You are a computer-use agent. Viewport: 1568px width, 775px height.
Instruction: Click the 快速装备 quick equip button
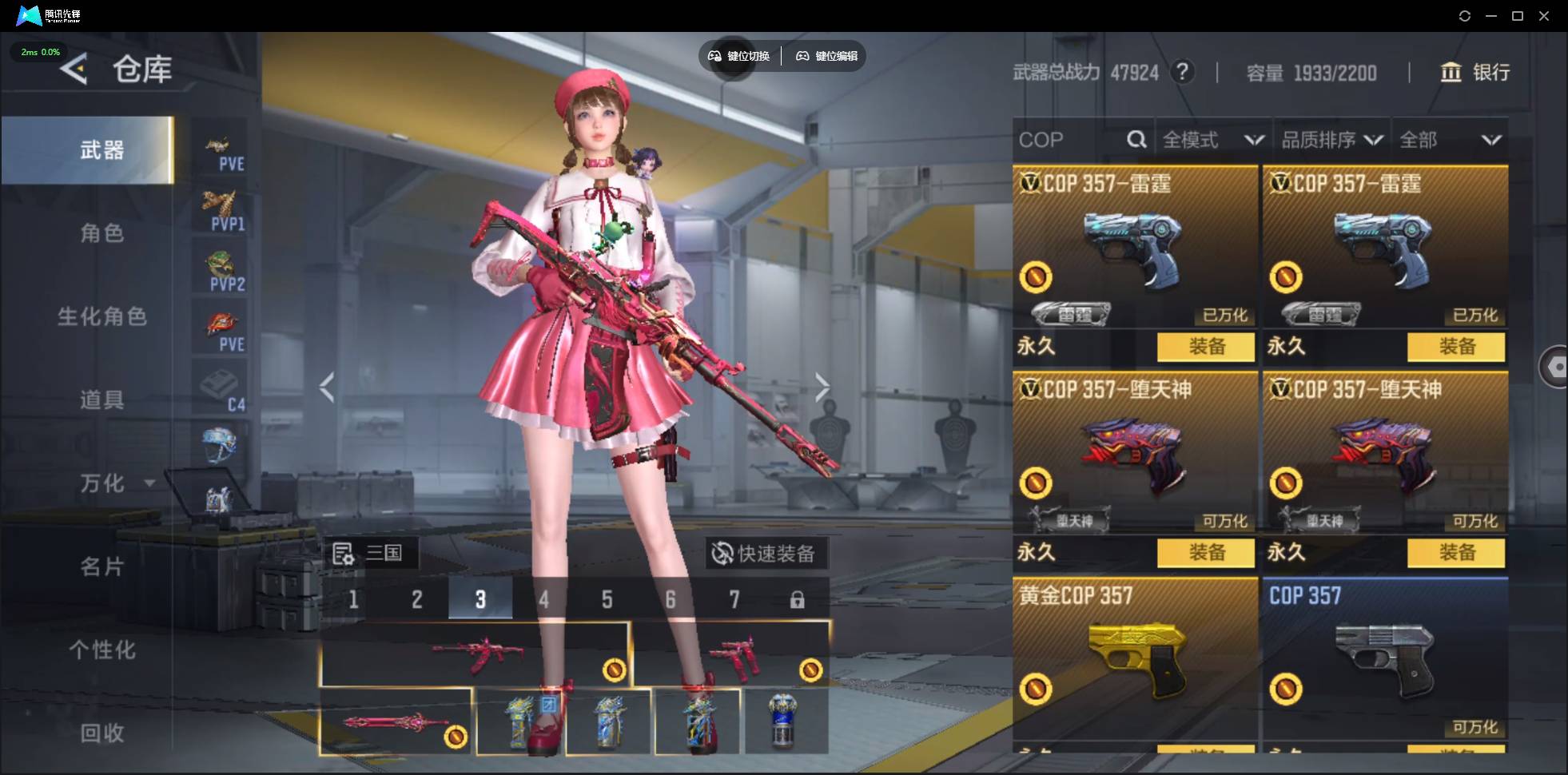(x=765, y=553)
